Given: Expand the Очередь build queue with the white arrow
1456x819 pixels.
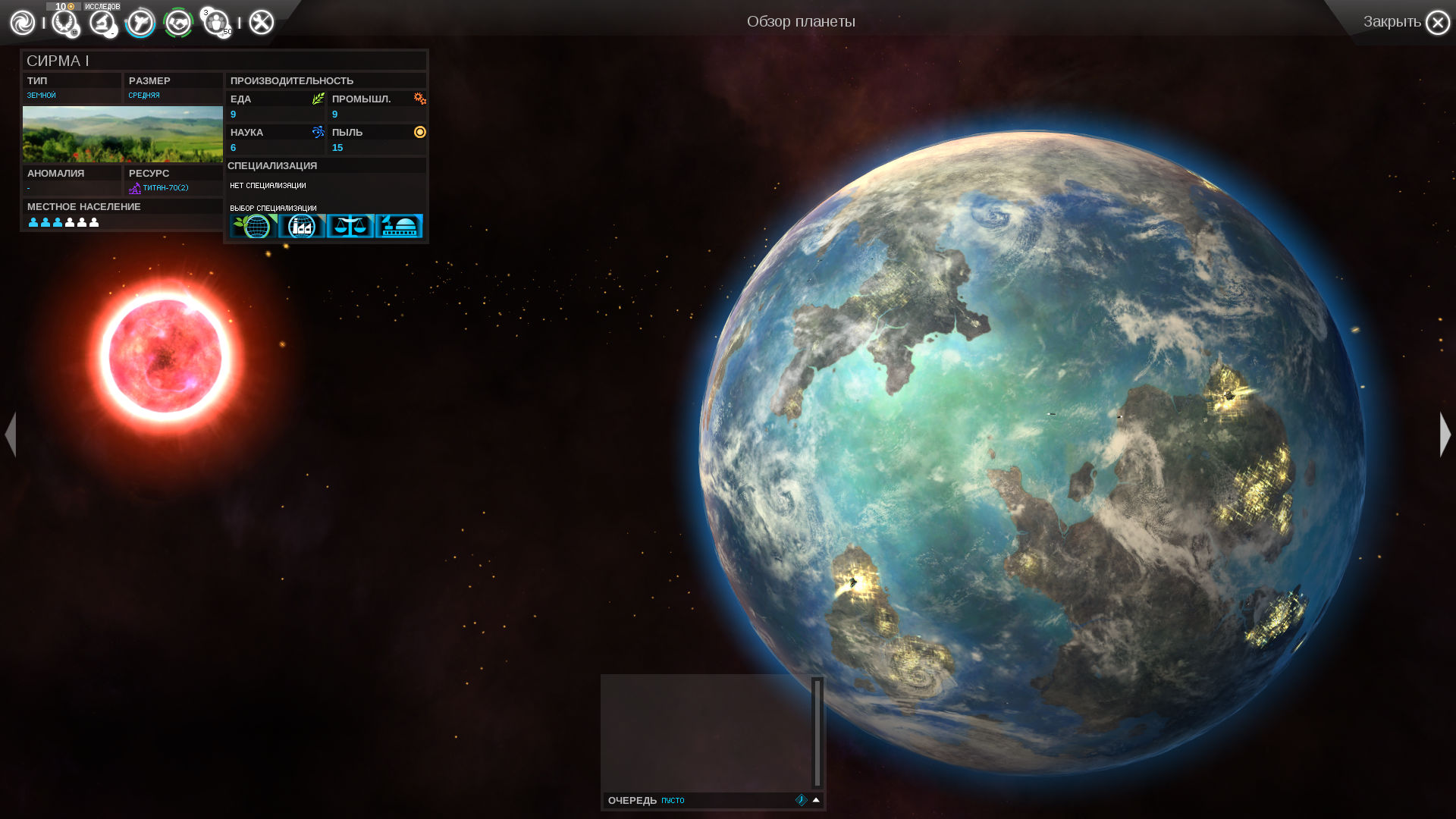Looking at the screenshot, I should [816, 800].
